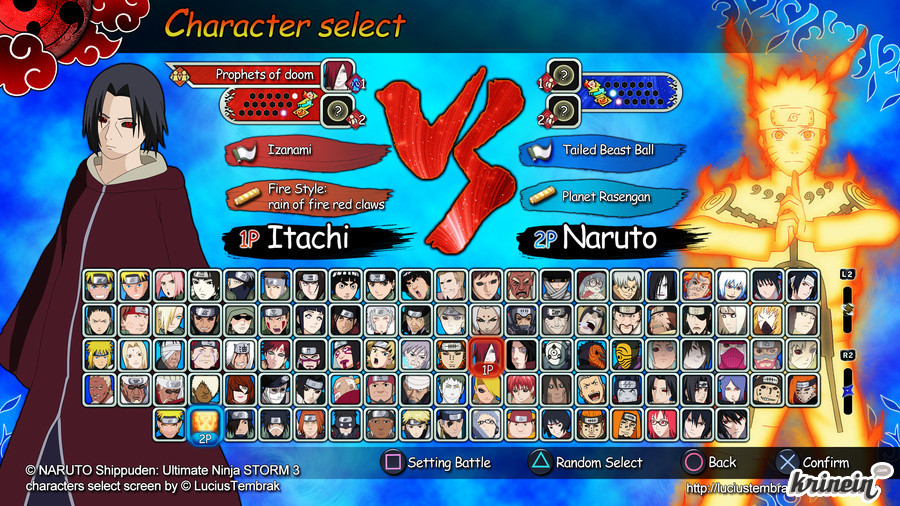
Task: Choose Kakuzu's pink-masked hooded portrait
Action: (x=730, y=355)
